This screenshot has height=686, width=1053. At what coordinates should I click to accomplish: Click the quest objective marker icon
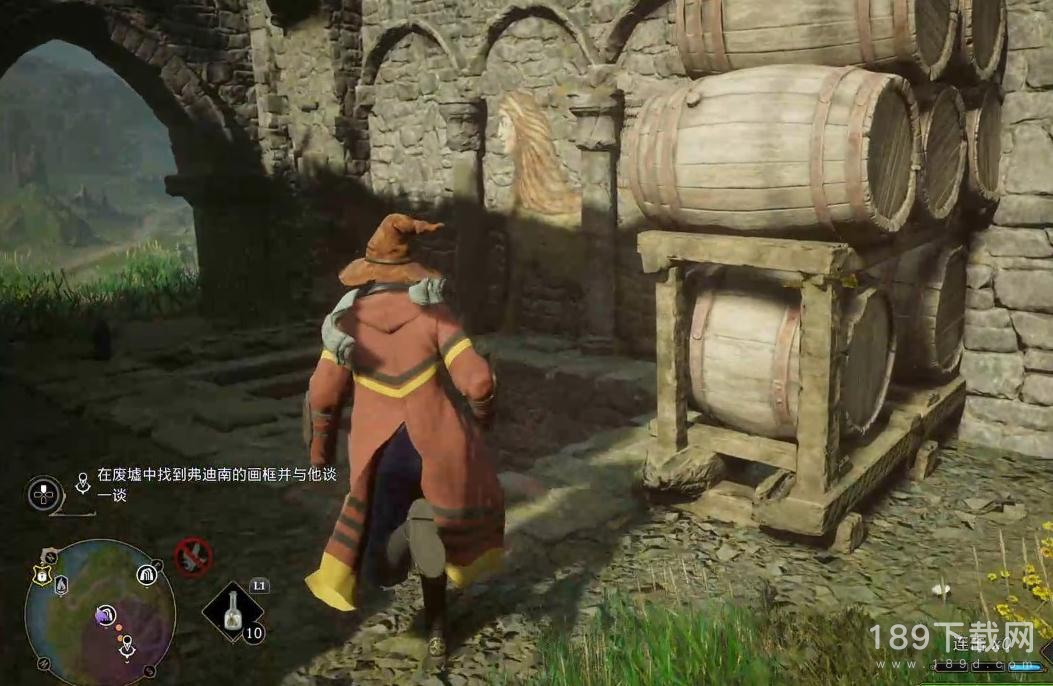click(82, 485)
